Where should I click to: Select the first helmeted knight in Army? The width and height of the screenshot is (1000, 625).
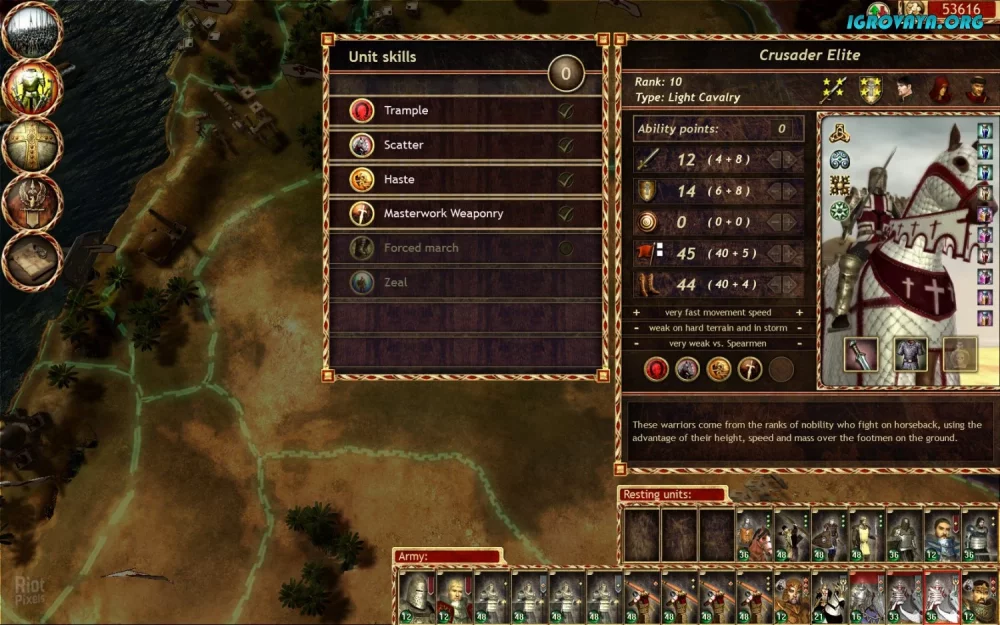tap(416, 597)
